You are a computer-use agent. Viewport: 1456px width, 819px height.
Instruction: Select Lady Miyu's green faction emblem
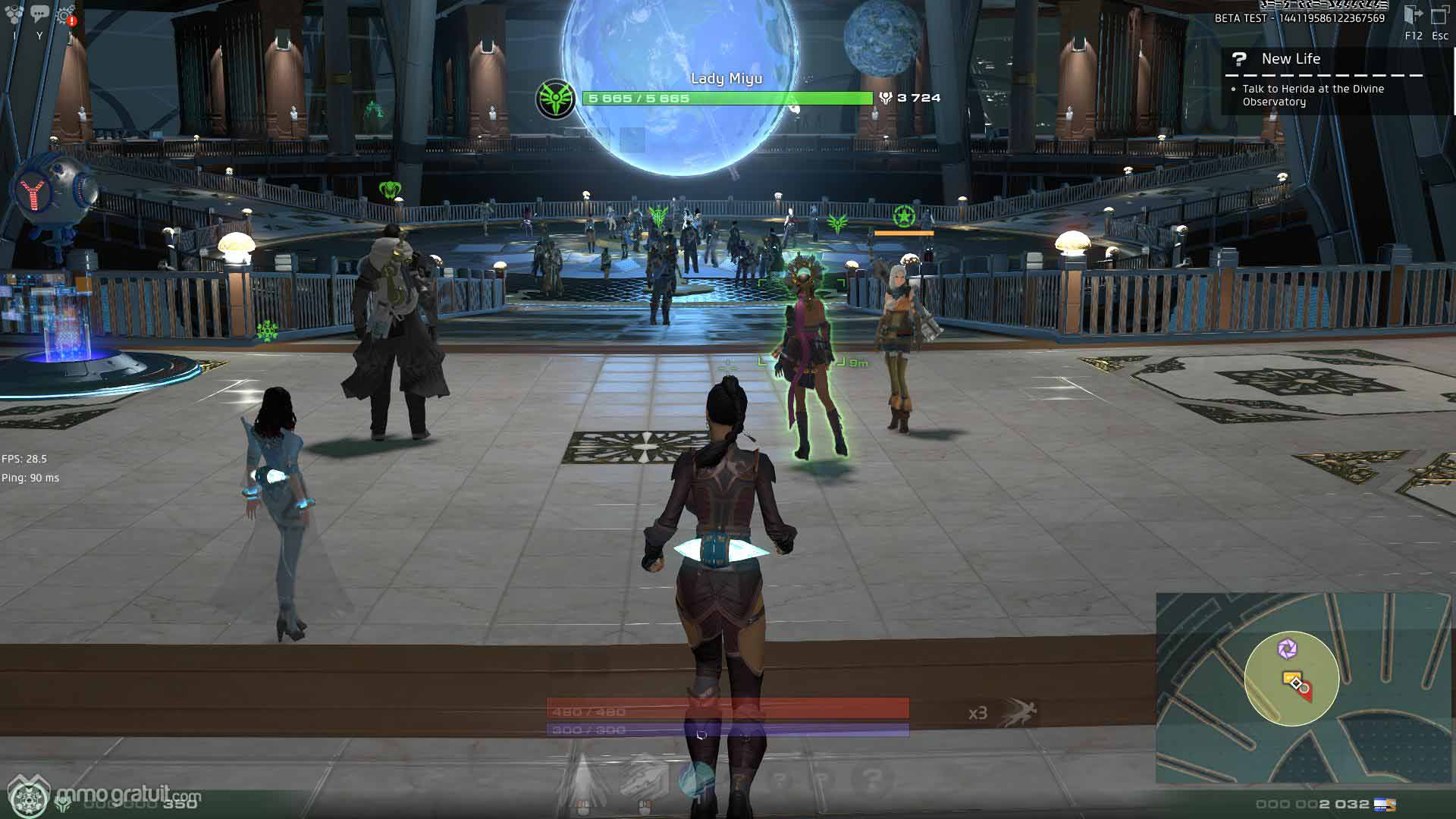(x=555, y=99)
